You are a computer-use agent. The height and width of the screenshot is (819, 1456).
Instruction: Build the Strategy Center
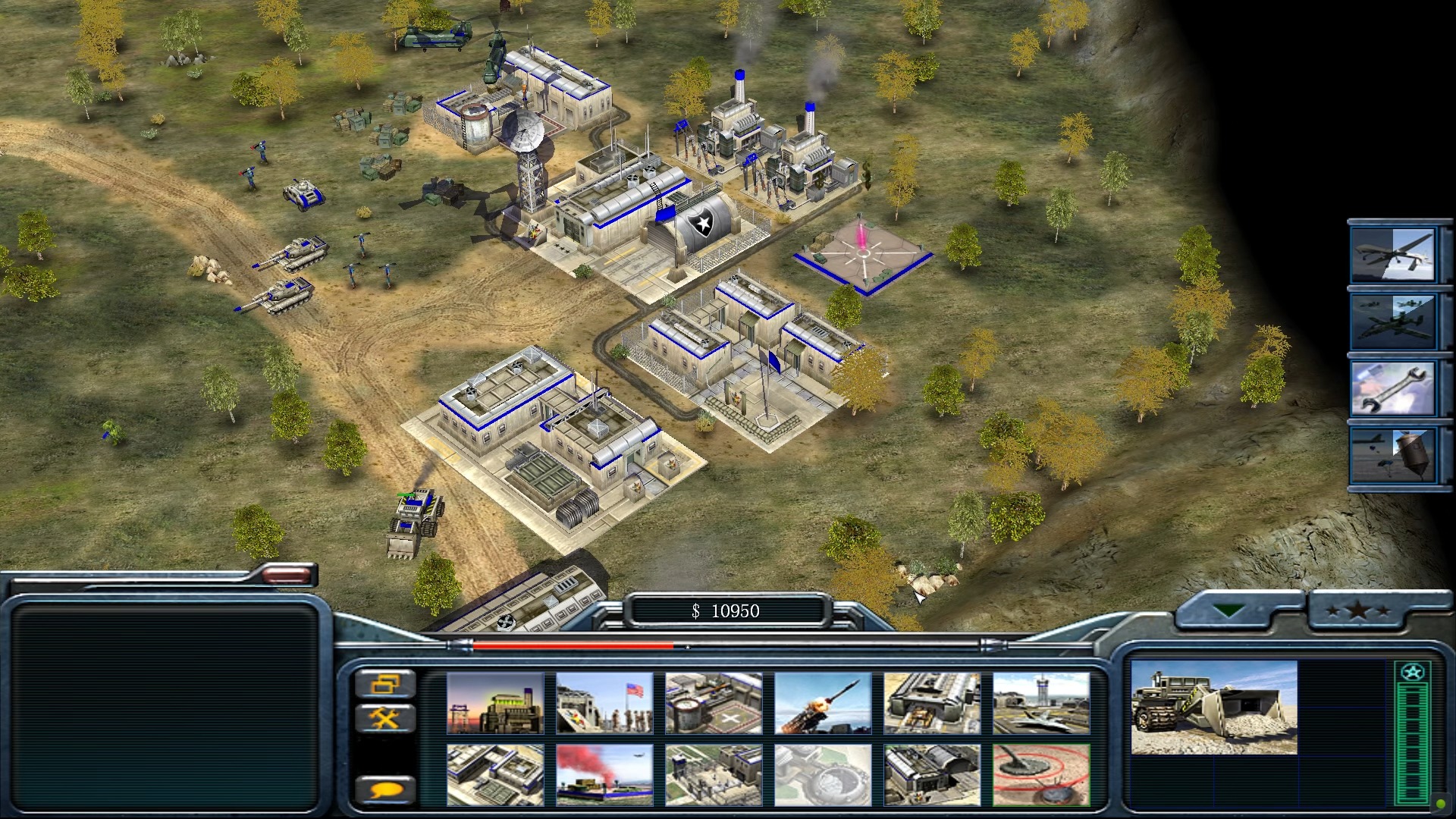[495, 774]
